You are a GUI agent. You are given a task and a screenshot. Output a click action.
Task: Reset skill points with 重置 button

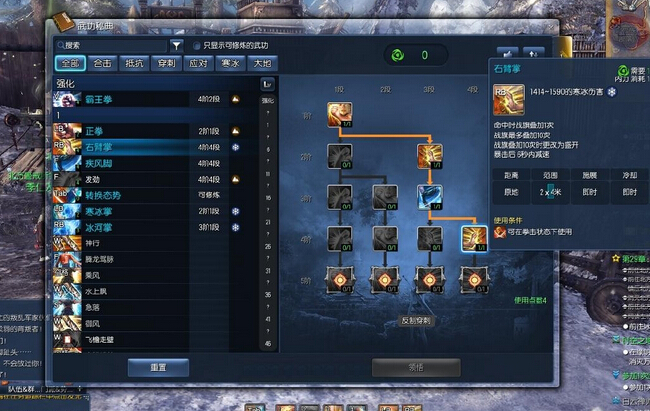(x=158, y=367)
